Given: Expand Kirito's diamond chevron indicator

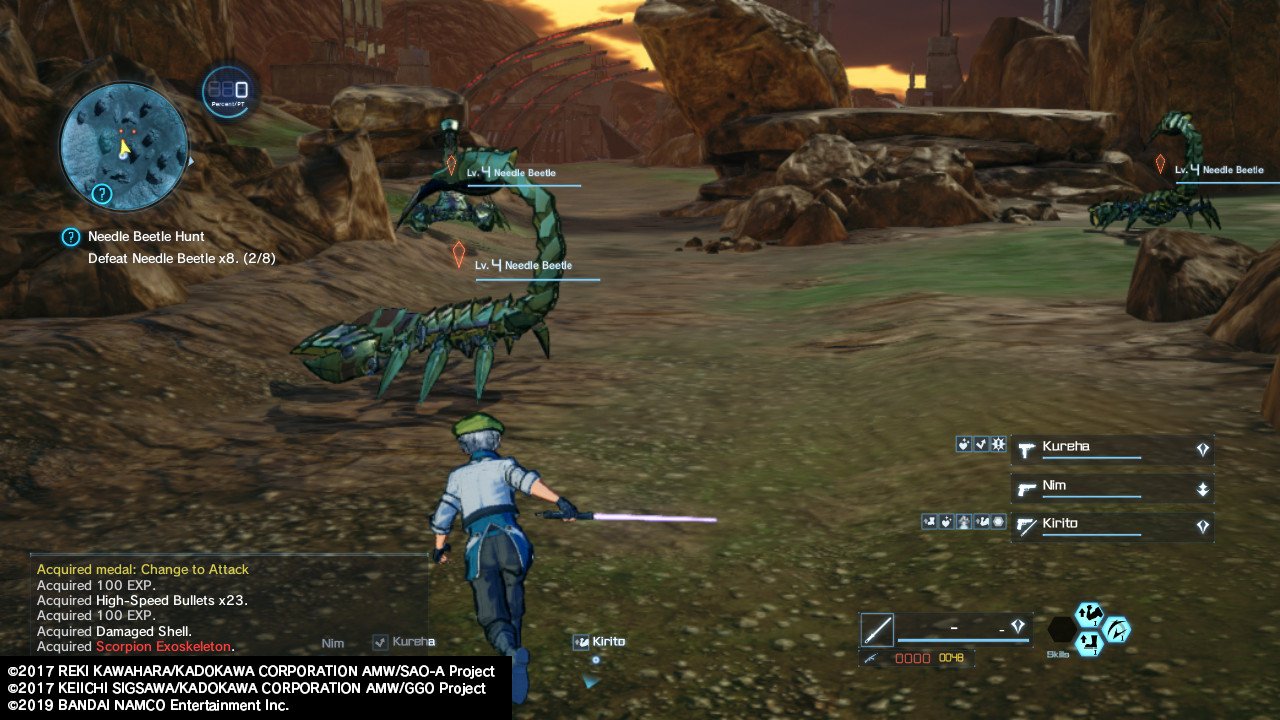Looking at the screenshot, I should (1204, 525).
